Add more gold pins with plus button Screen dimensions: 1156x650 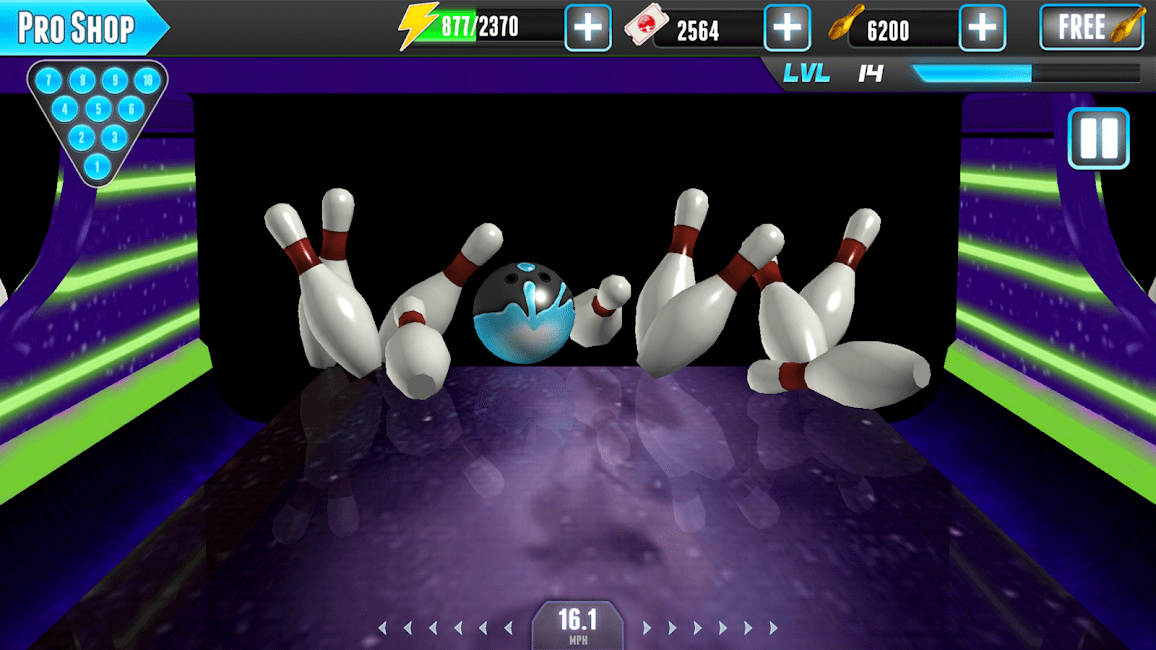click(982, 28)
